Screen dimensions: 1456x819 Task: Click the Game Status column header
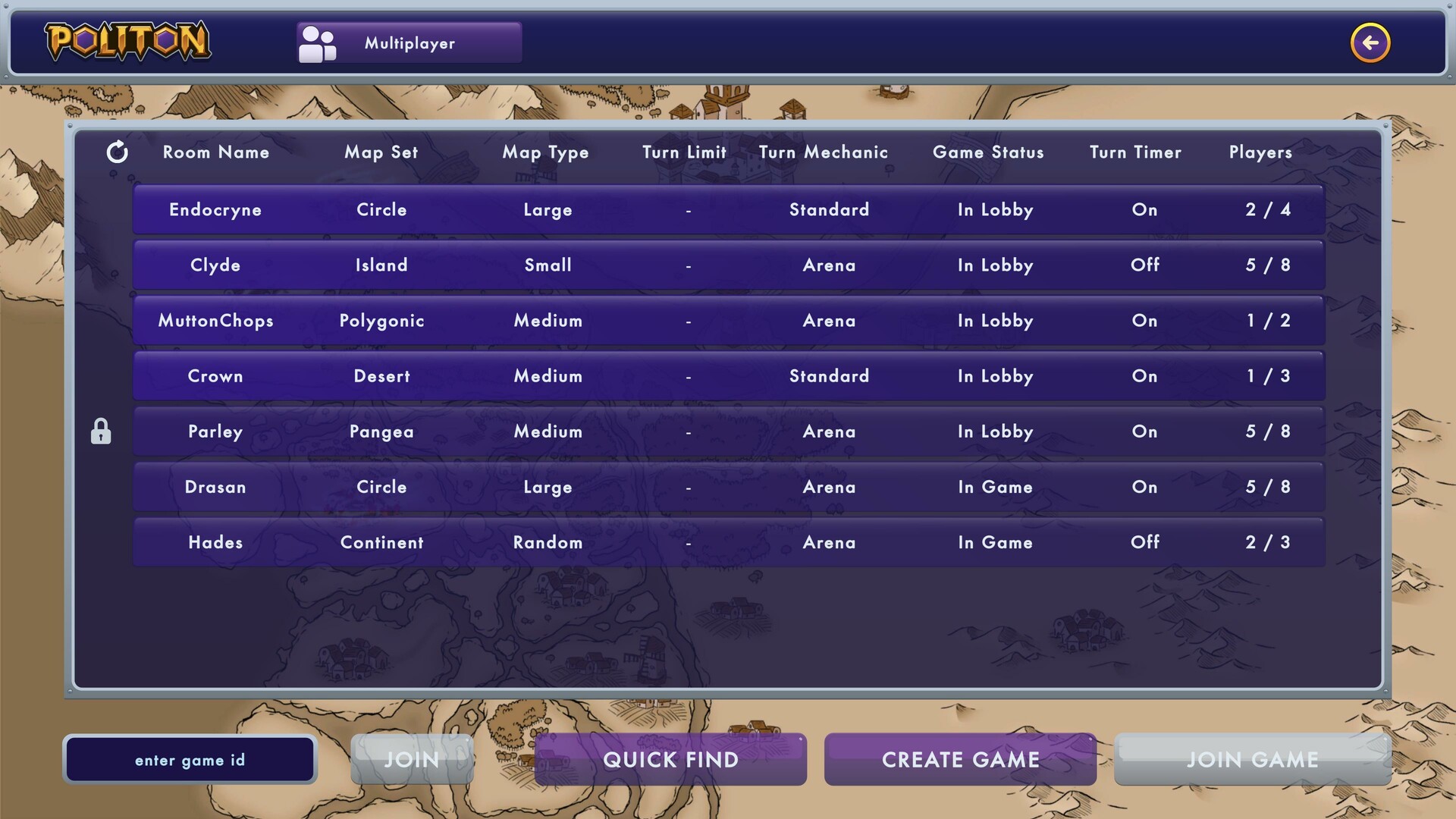(988, 152)
